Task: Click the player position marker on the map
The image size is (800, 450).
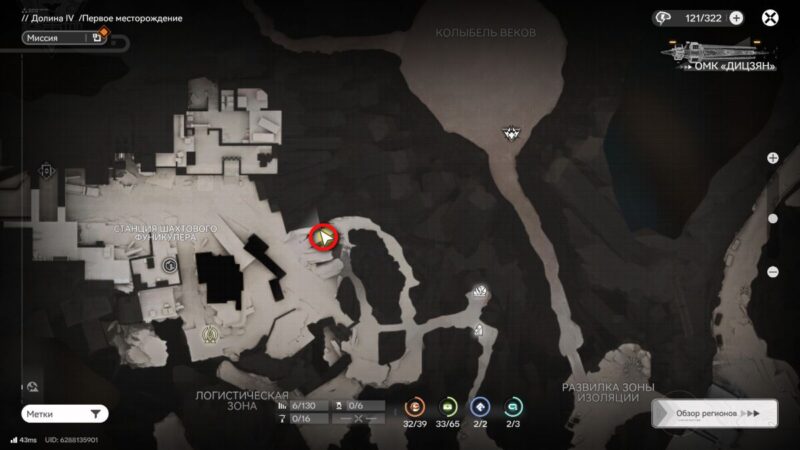Action: pos(324,237)
